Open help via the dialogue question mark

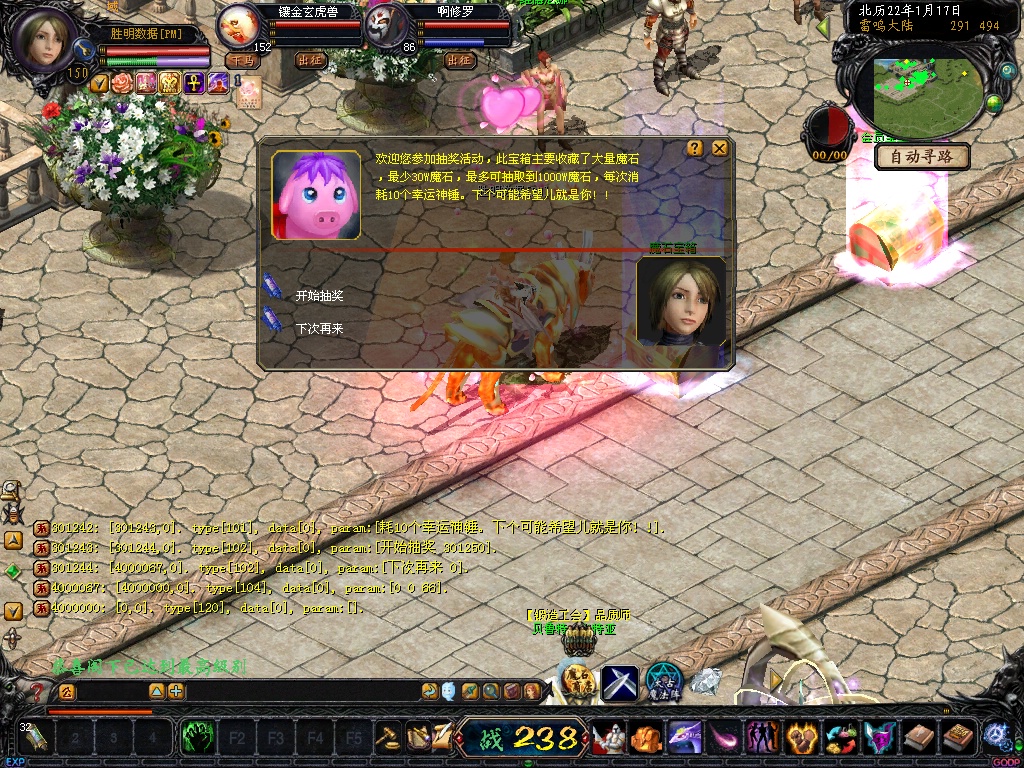point(695,148)
